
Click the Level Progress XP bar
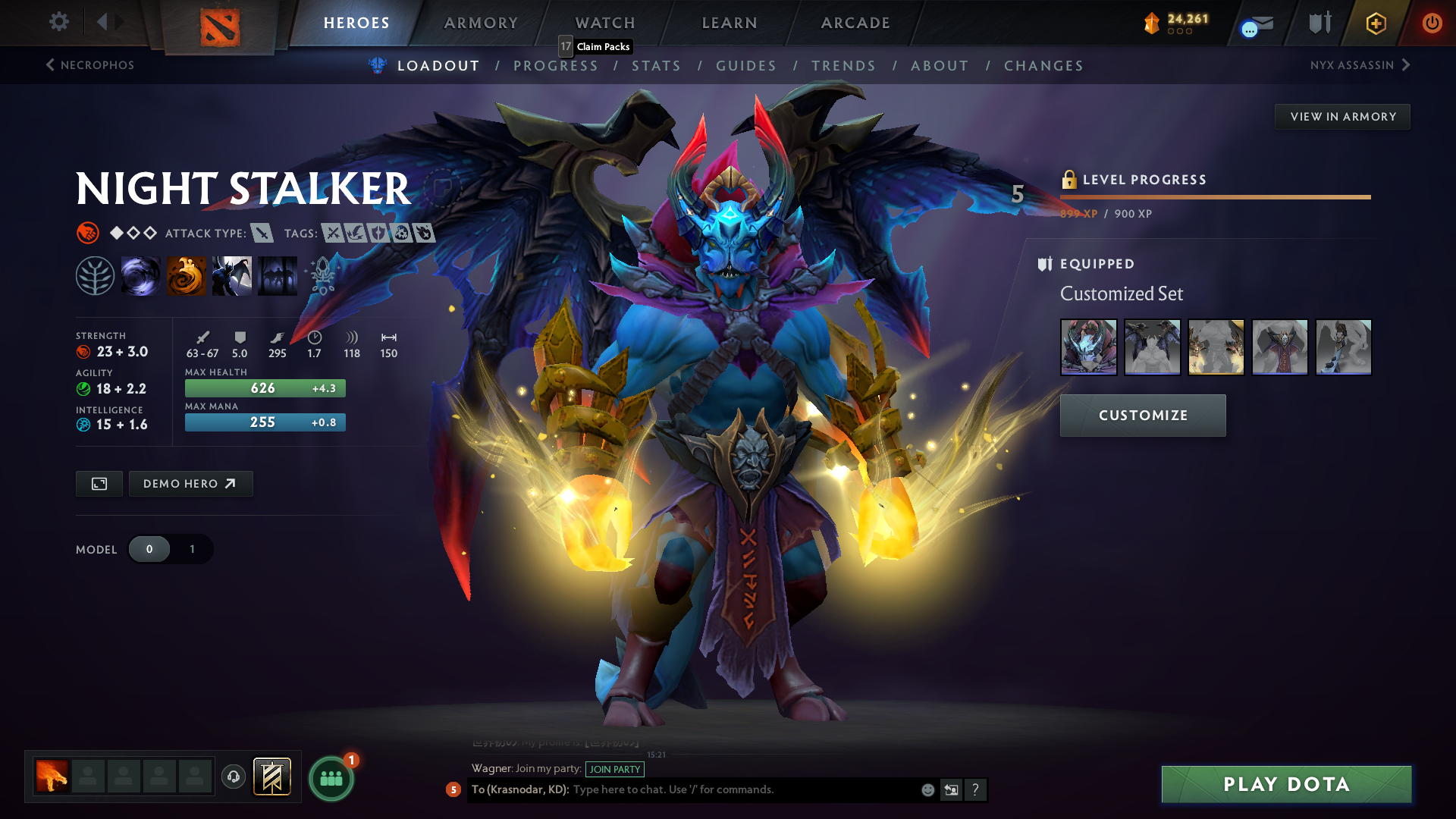(1213, 196)
